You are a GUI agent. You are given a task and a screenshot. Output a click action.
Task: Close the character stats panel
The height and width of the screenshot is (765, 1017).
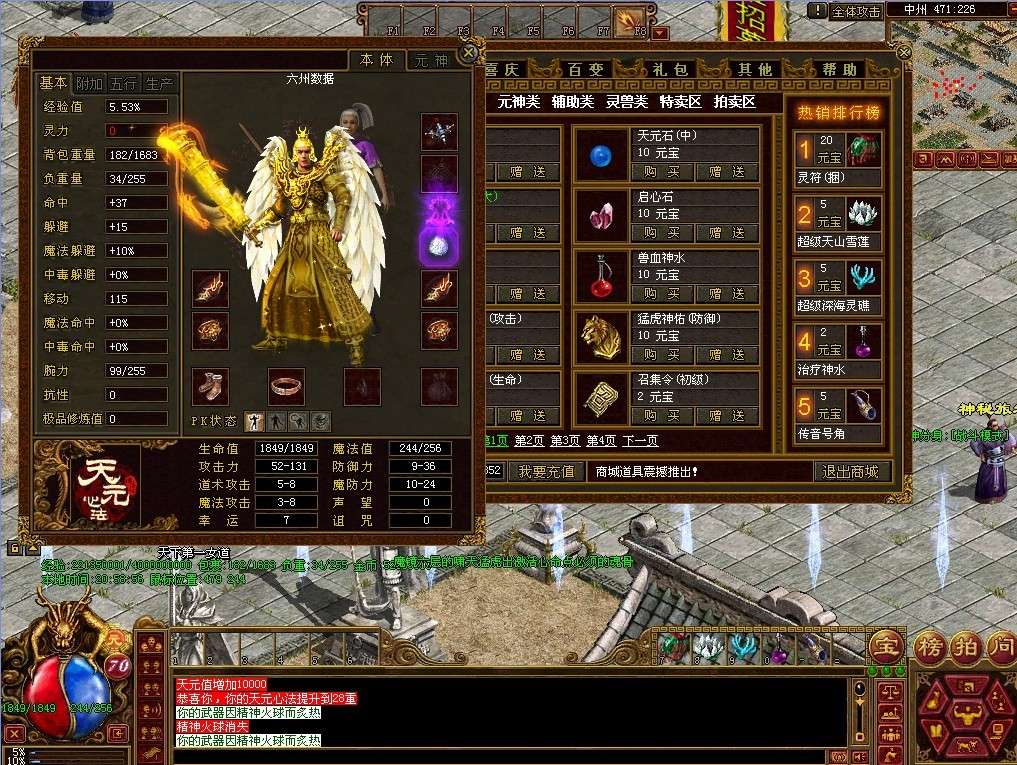pos(467,53)
